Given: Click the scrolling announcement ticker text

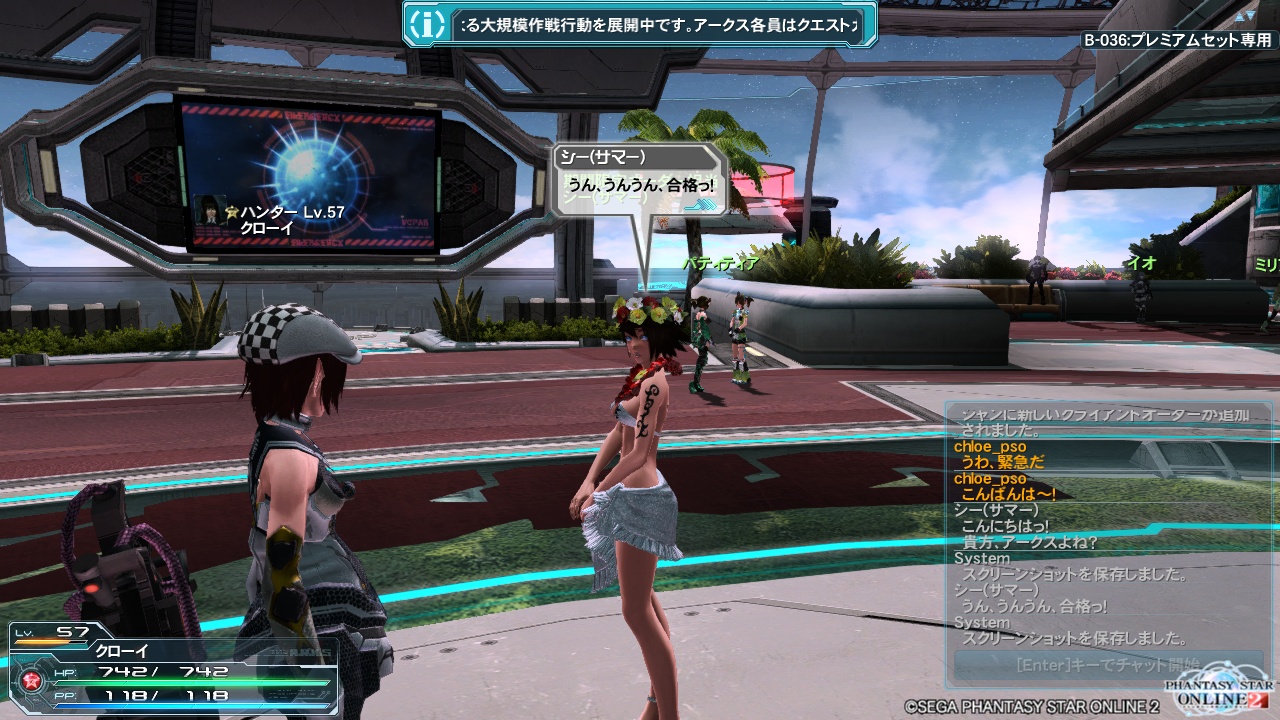Looking at the screenshot, I should click(660, 25).
